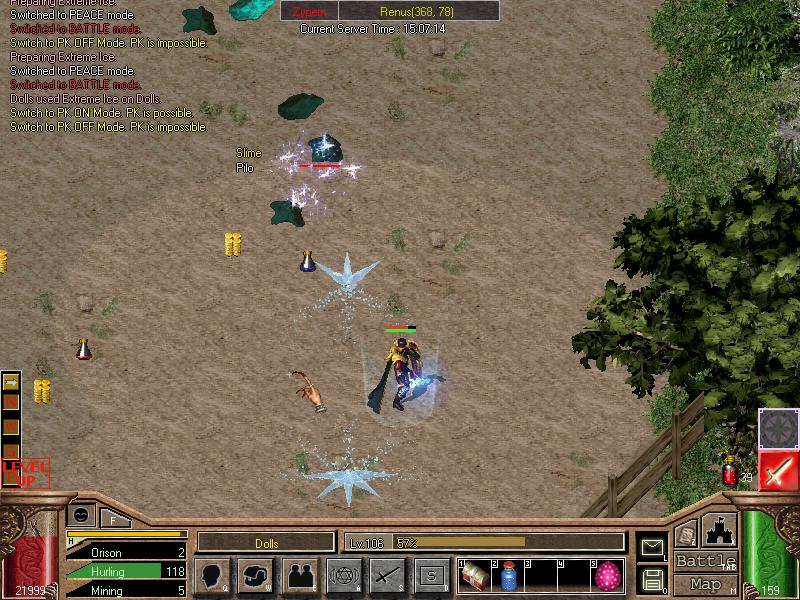
Task: Open the smiley face emote button
Action: [x=80, y=514]
